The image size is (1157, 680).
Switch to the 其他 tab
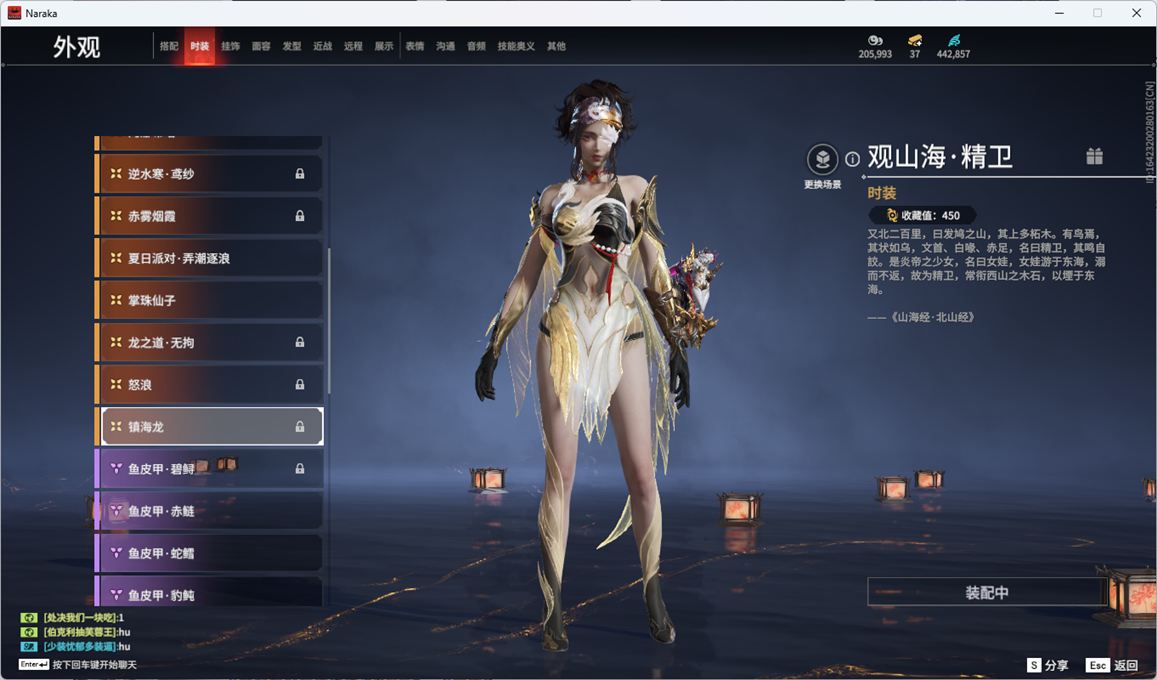pyautogui.click(x=556, y=46)
